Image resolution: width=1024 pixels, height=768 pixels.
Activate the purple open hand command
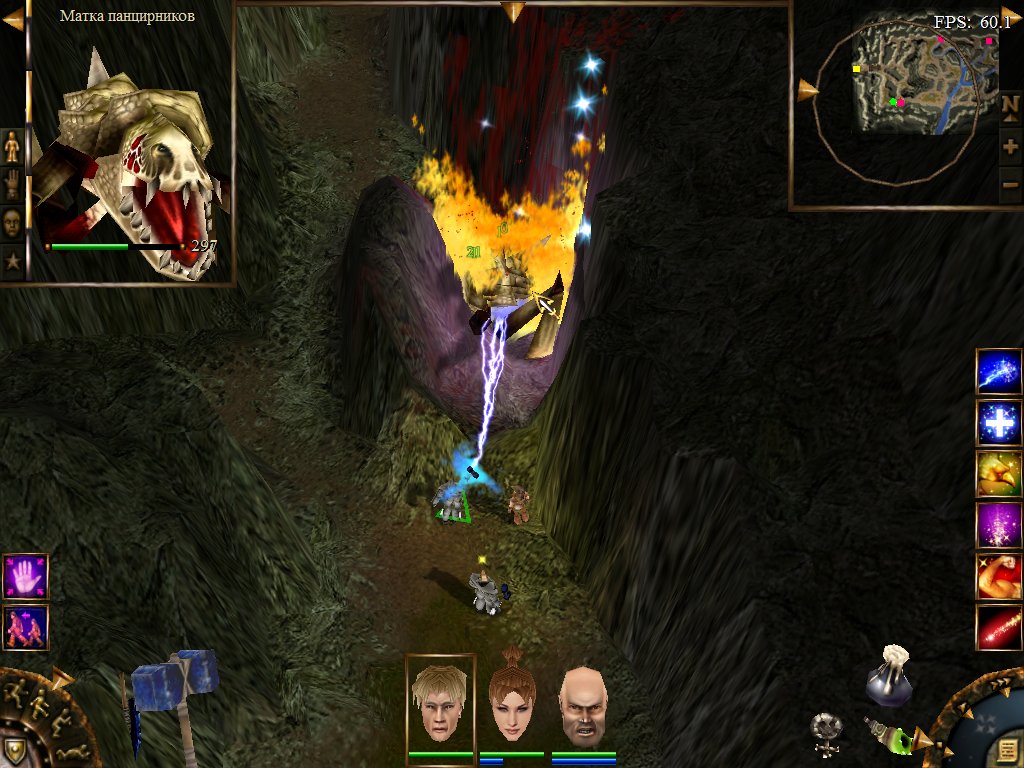click(x=25, y=576)
